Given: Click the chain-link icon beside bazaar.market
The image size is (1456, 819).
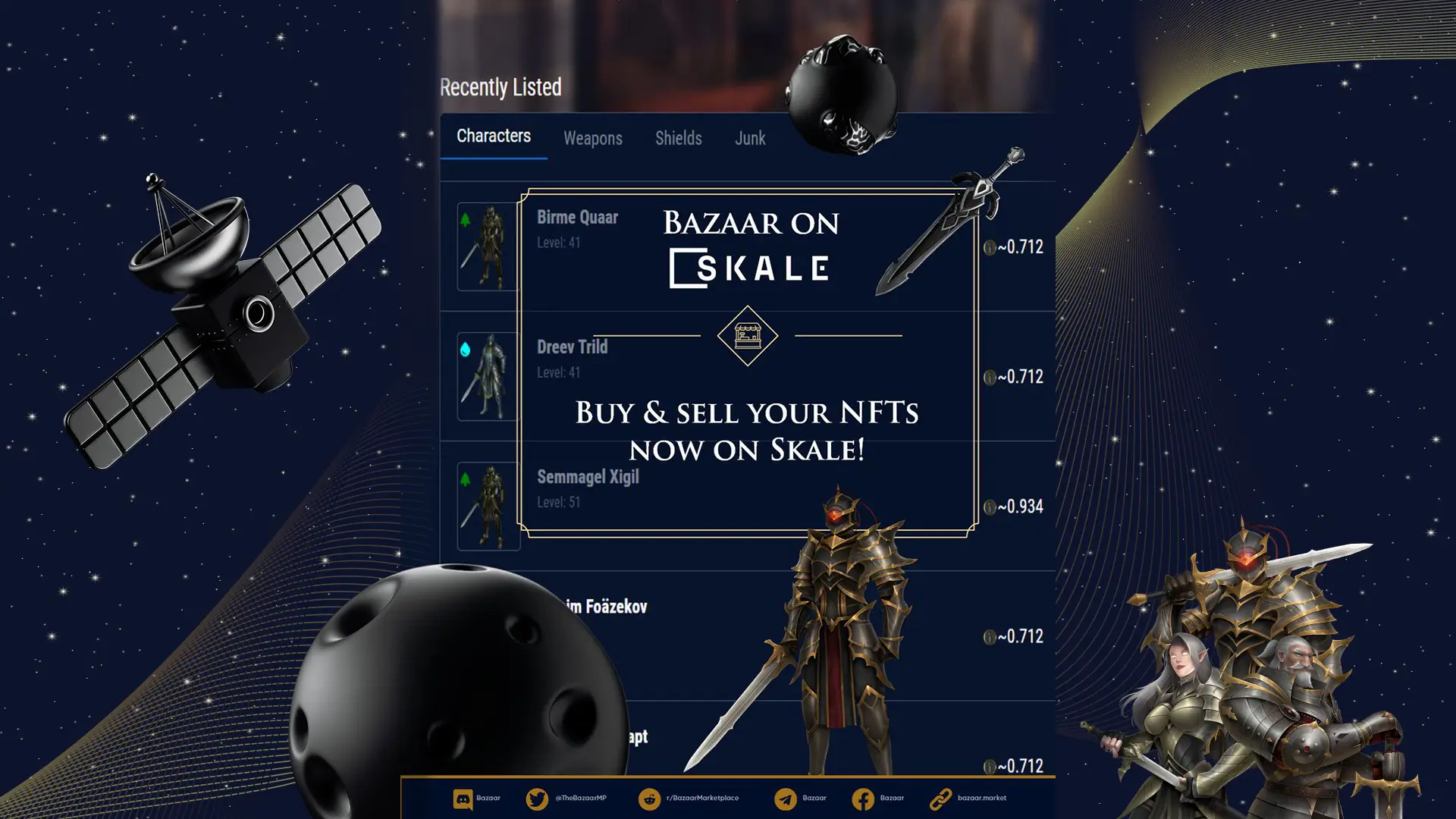Looking at the screenshot, I should [x=943, y=798].
